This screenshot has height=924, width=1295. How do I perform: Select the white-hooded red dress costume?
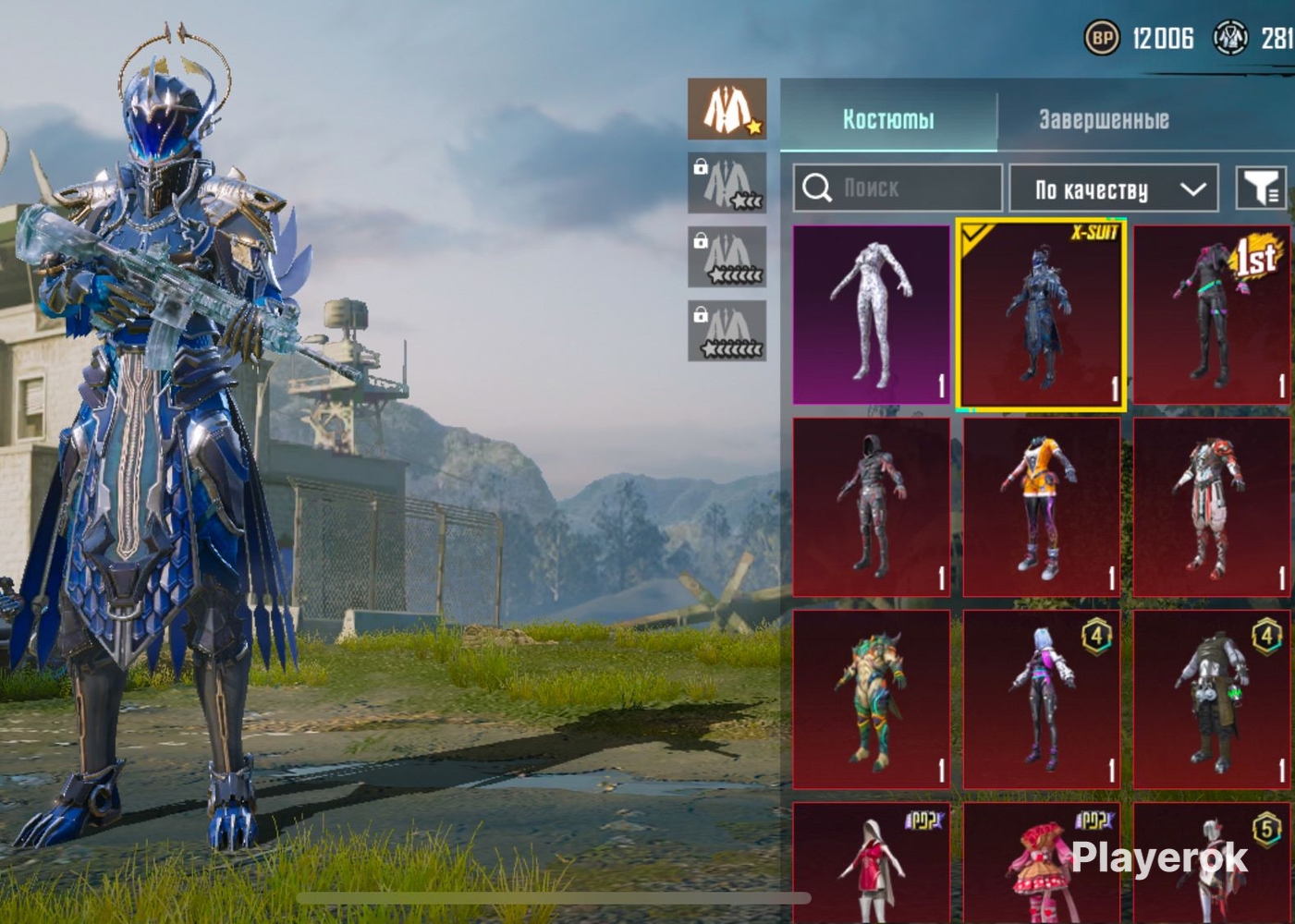coord(871,864)
